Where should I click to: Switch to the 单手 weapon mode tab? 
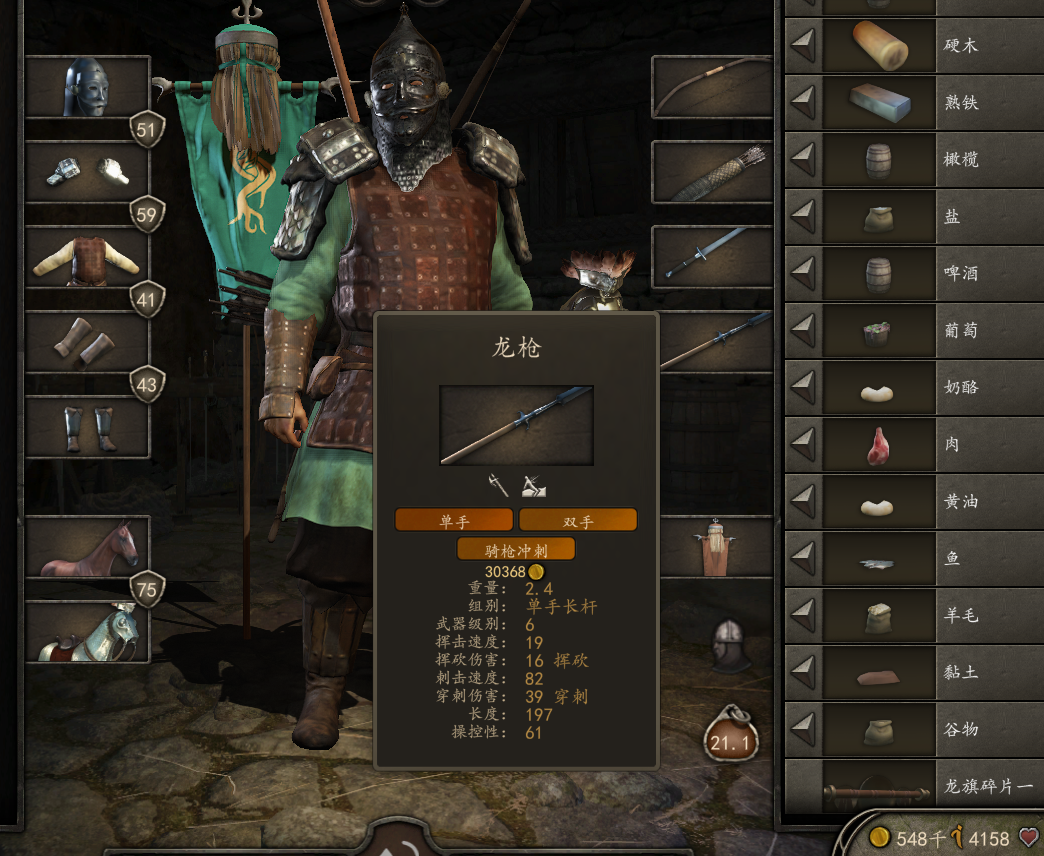[x=454, y=520]
